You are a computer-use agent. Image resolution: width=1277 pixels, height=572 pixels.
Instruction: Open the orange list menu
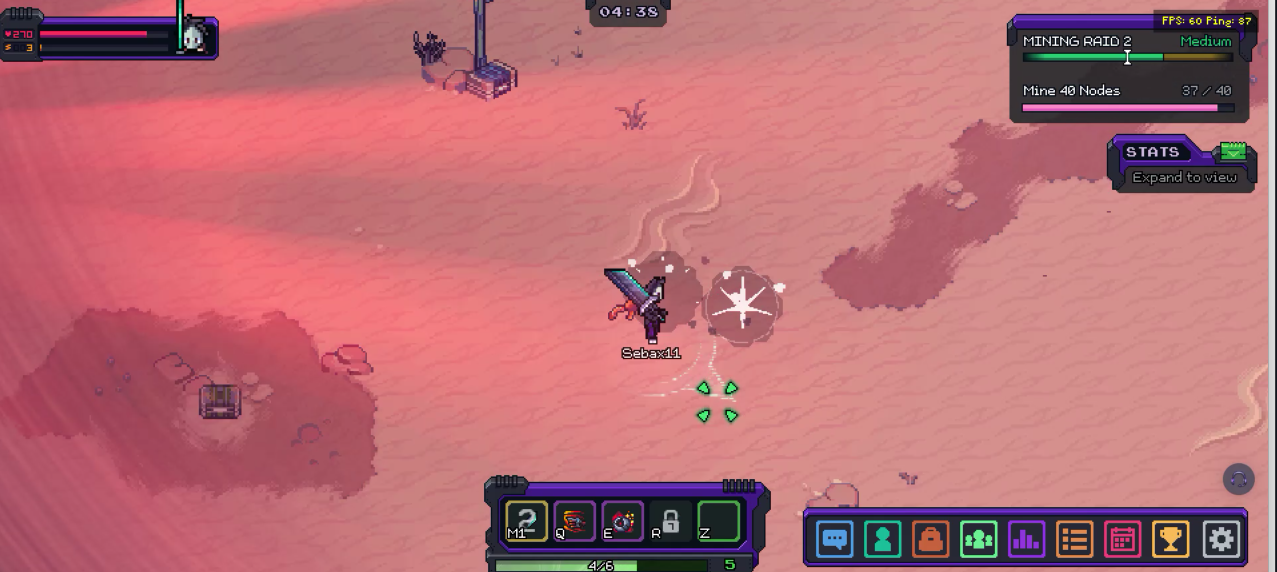pos(1074,540)
